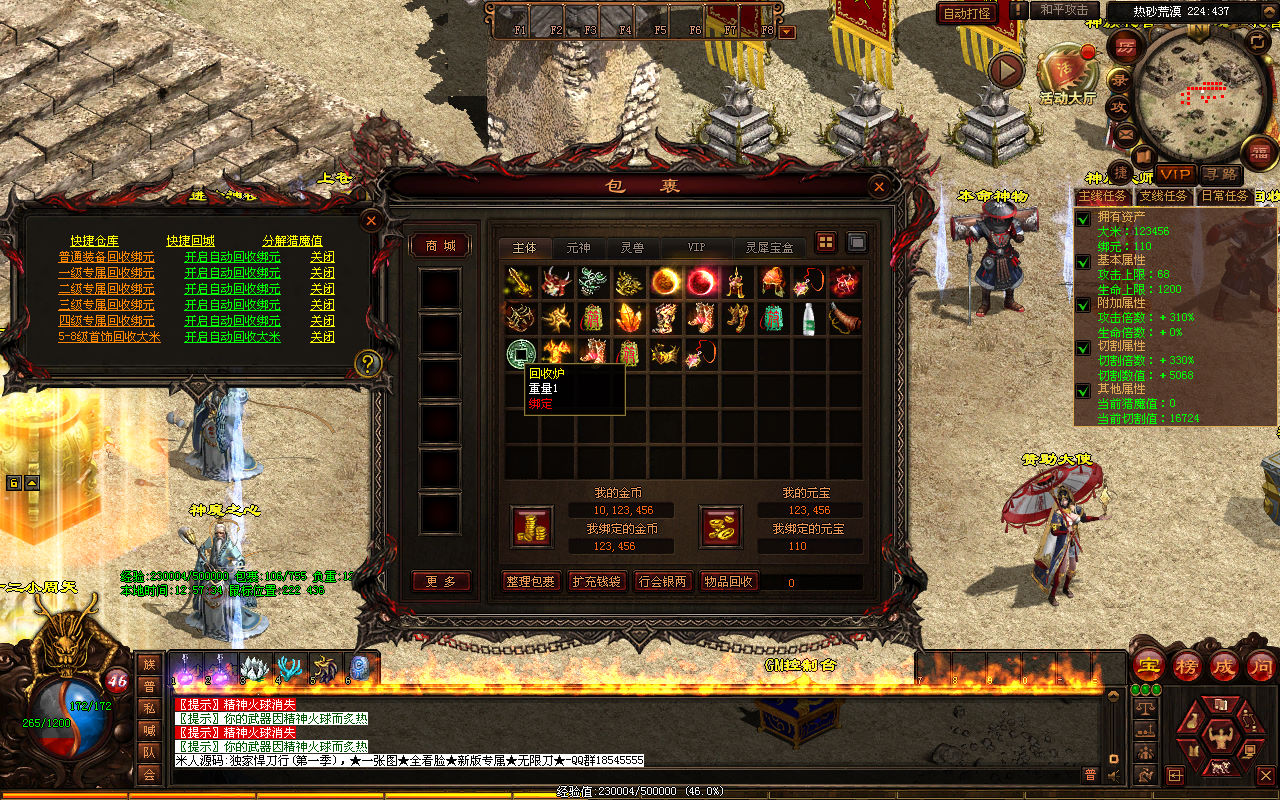Open the 商城 shop

[440, 246]
